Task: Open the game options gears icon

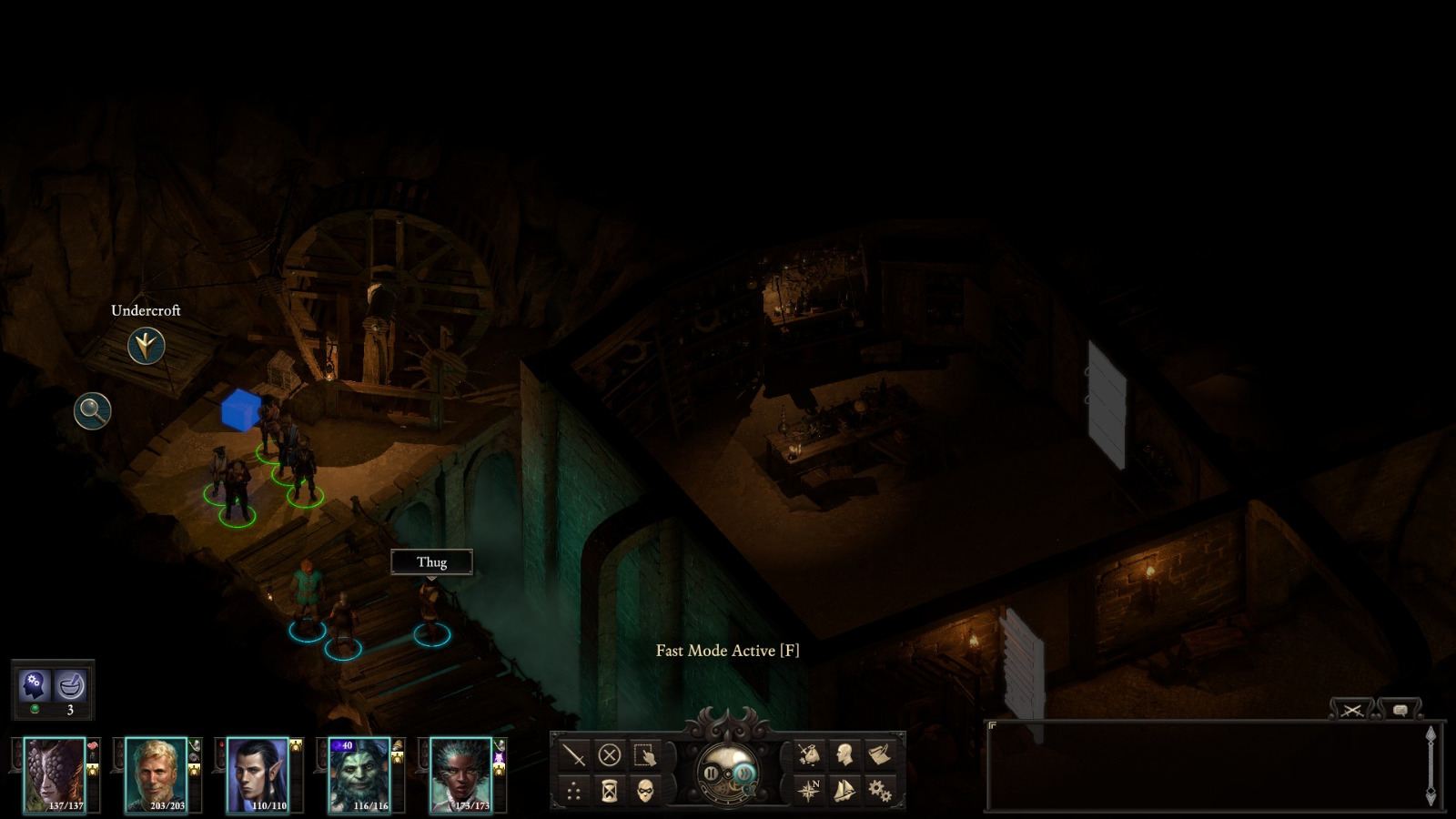Action: pos(881,791)
